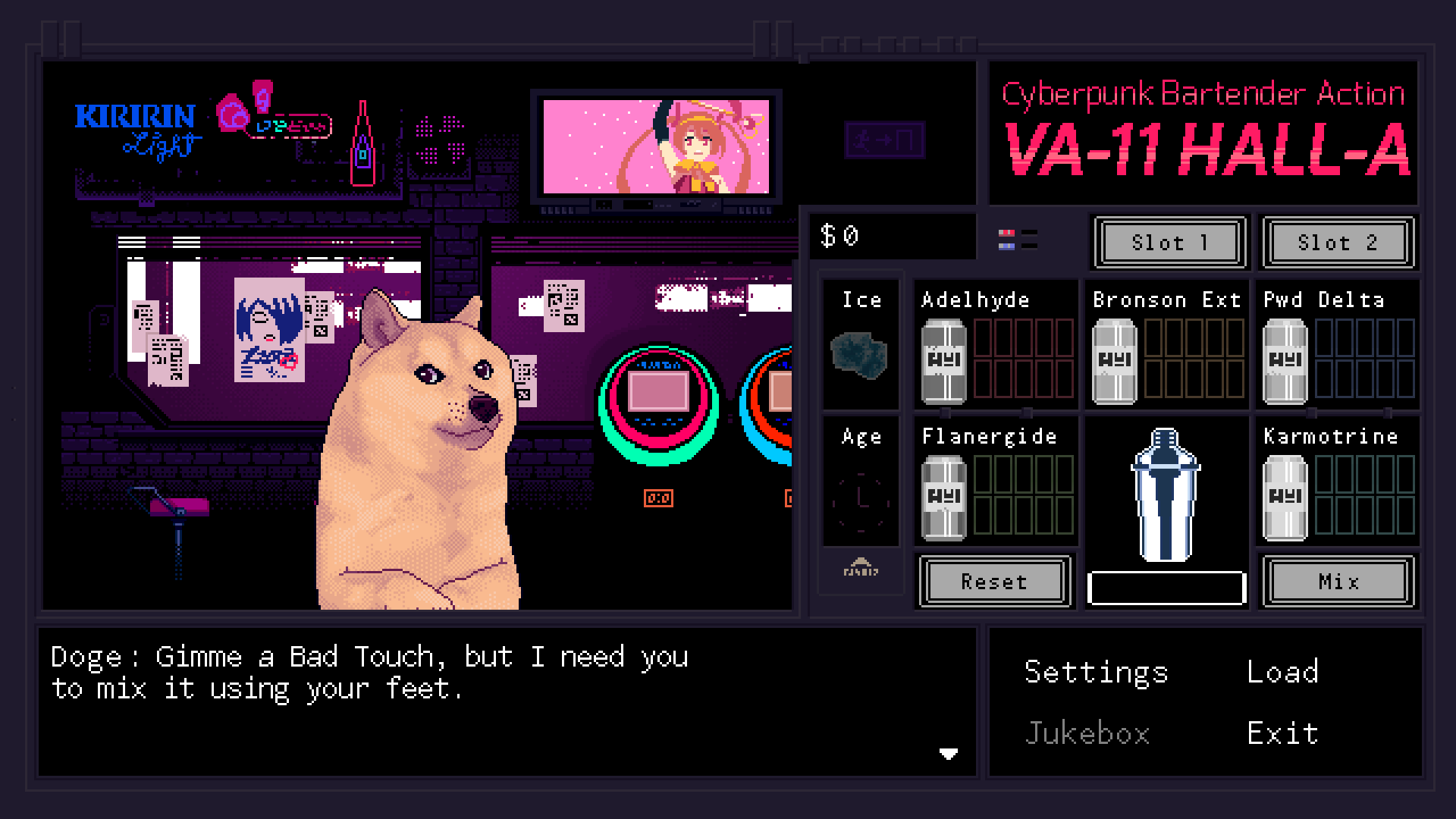This screenshot has width=1456, height=819.
Task: Load a saved game
Action: pos(1282,673)
